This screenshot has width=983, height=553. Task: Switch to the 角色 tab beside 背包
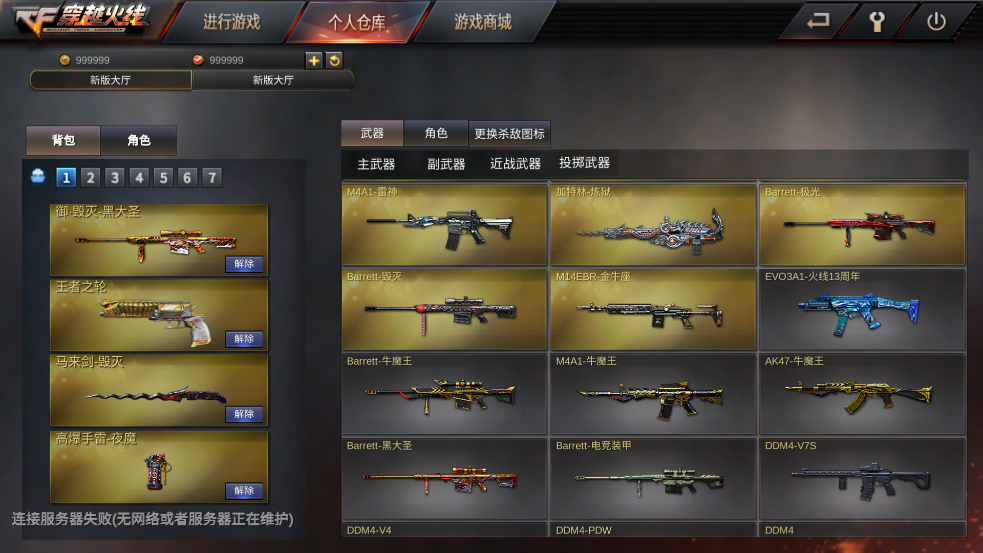pyautogui.click(x=139, y=141)
